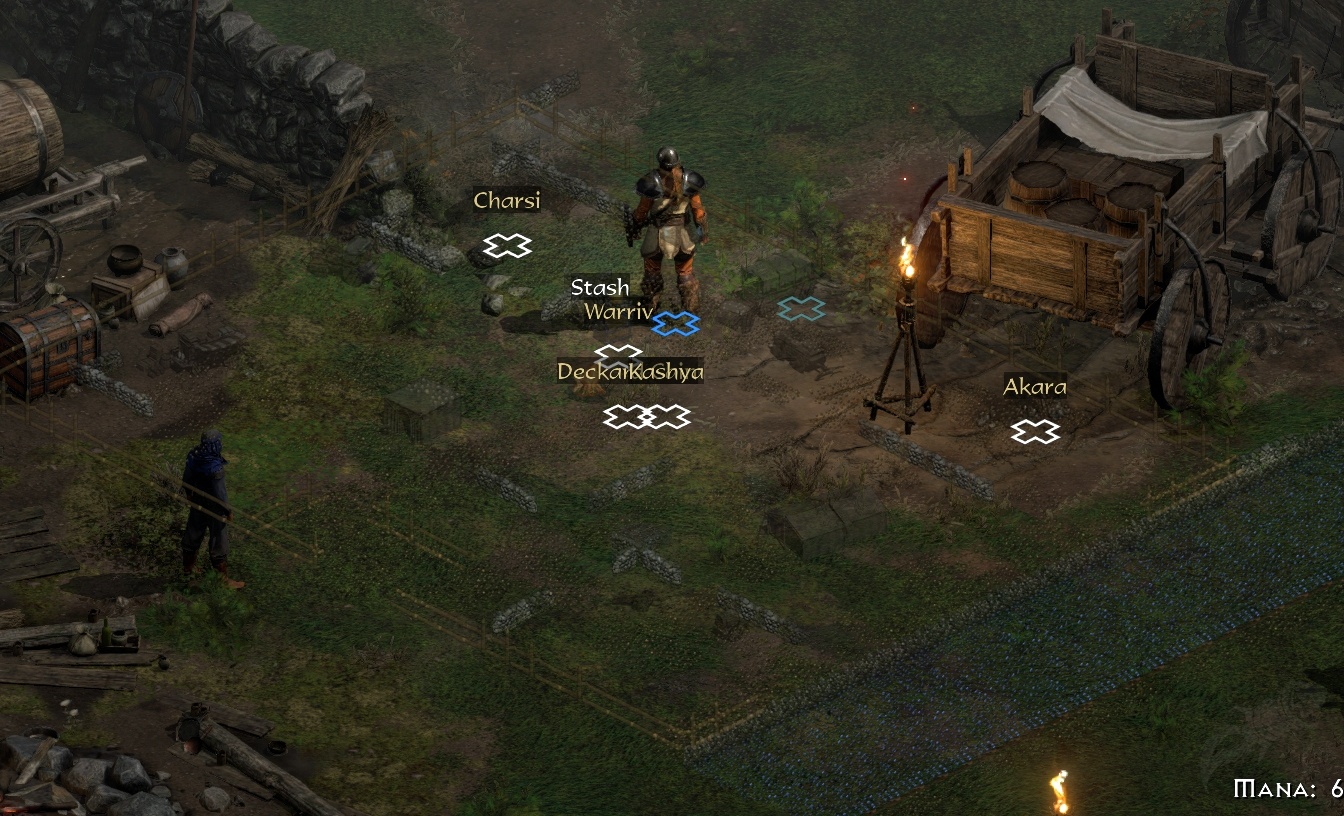Select Charsi's automap marker
The height and width of the screenshot is (816, 1344).
(507, 245)
